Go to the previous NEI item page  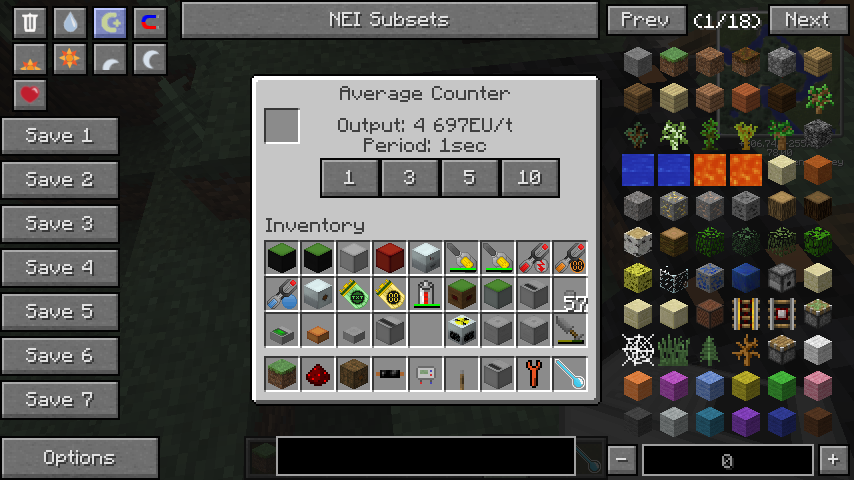coord(645,19)
